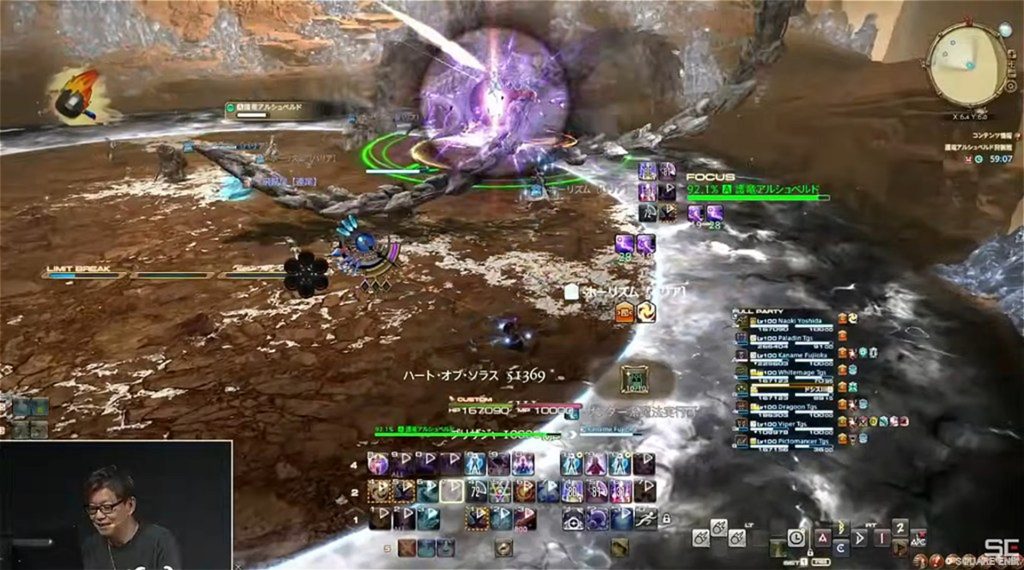Click the white-highlighted hotbar slot
The image size is (1024, 570).
[451, 491]
